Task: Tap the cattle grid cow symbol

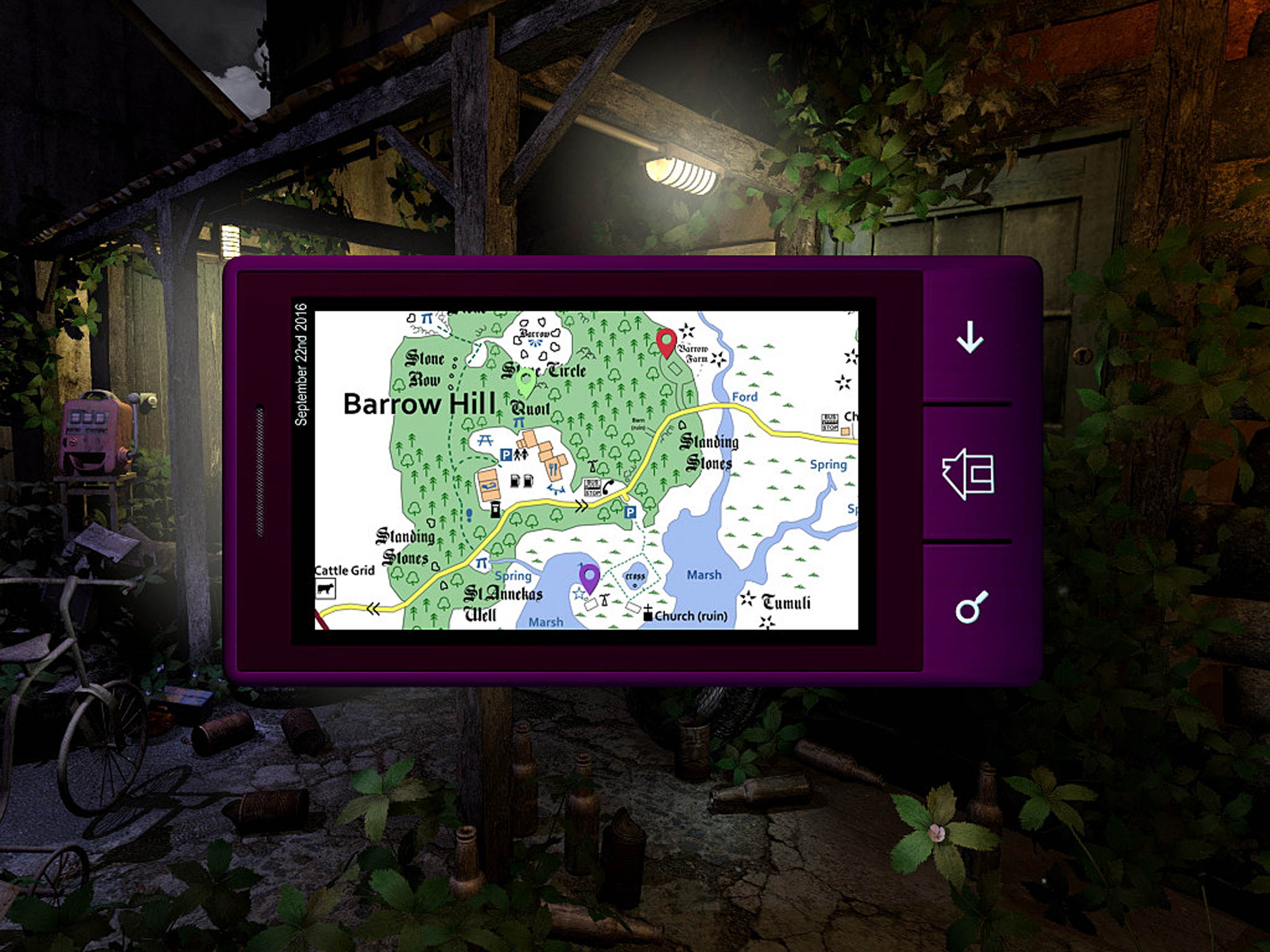Action: 326,589
